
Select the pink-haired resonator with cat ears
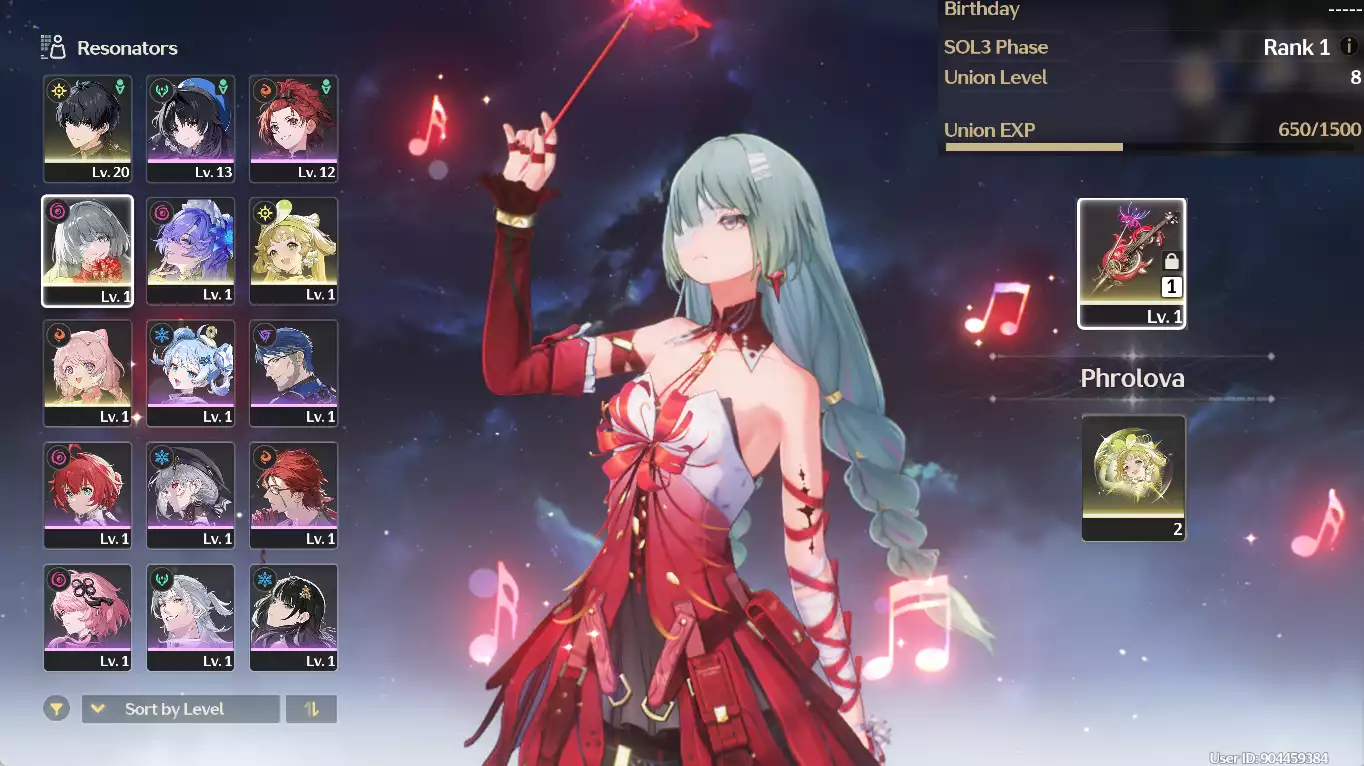coord(88,372)
